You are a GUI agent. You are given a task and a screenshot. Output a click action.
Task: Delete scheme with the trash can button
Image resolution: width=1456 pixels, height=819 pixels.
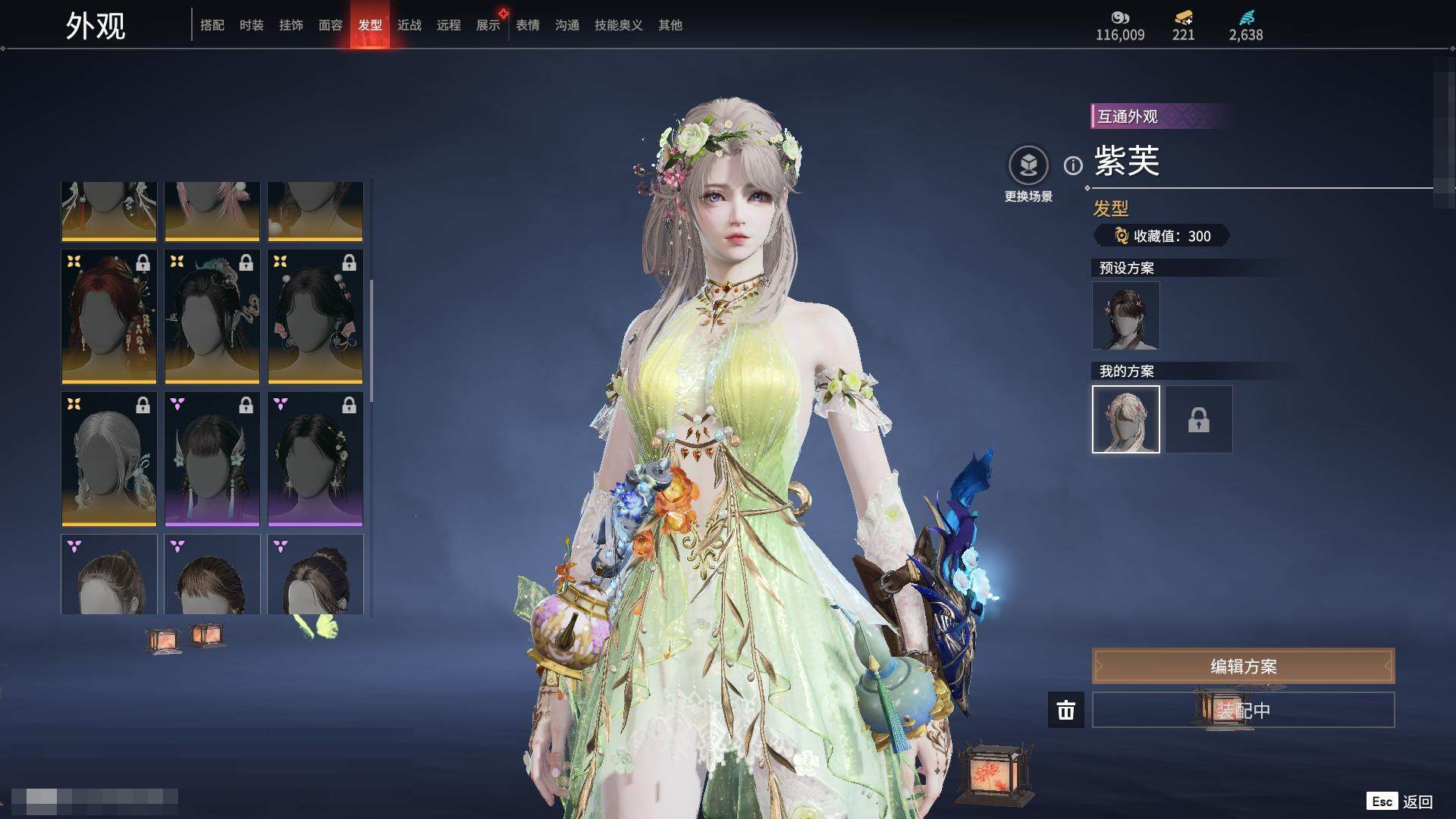click(x=1066, y=710)
